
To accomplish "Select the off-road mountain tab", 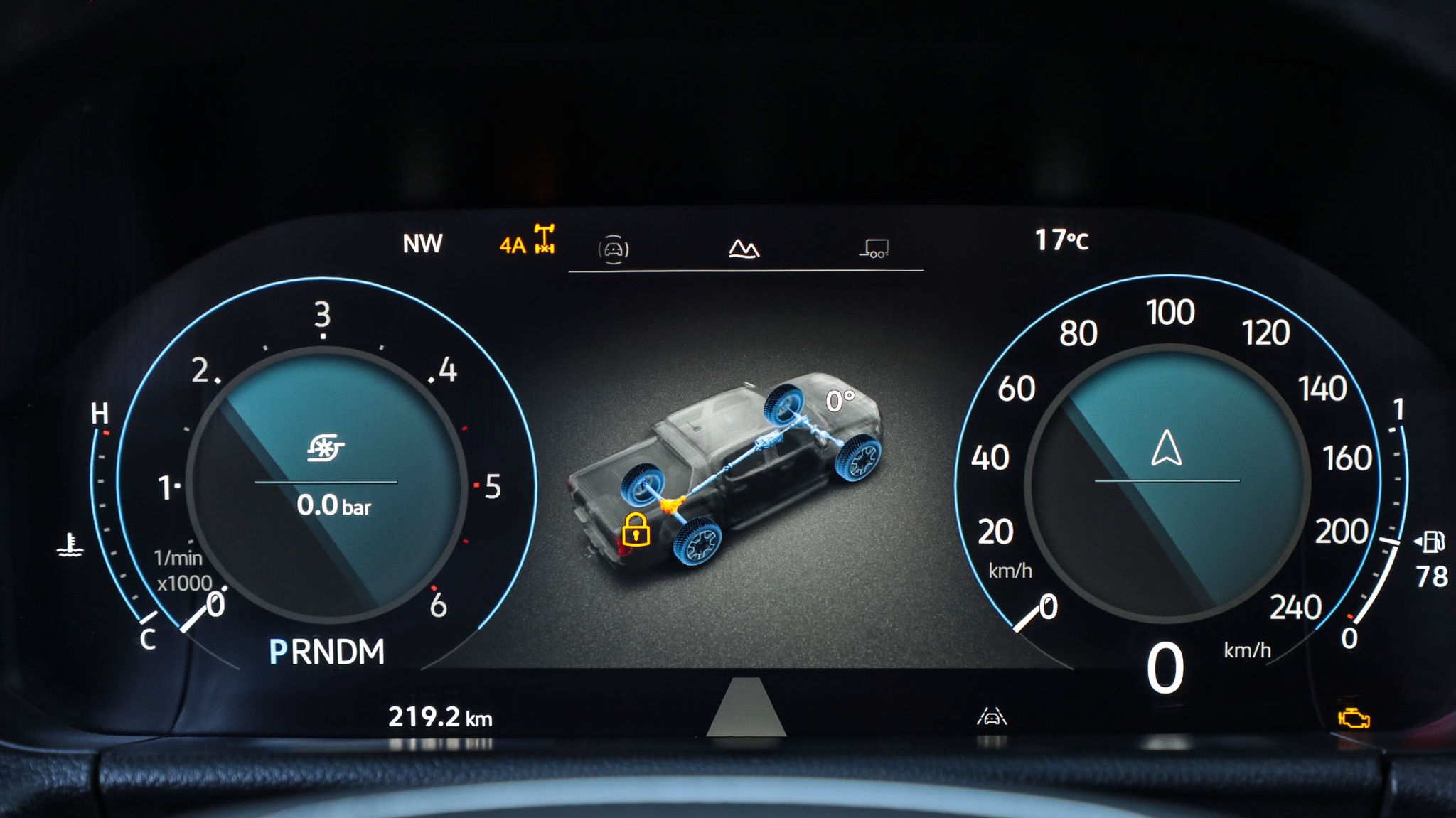I will click(744, 248).
